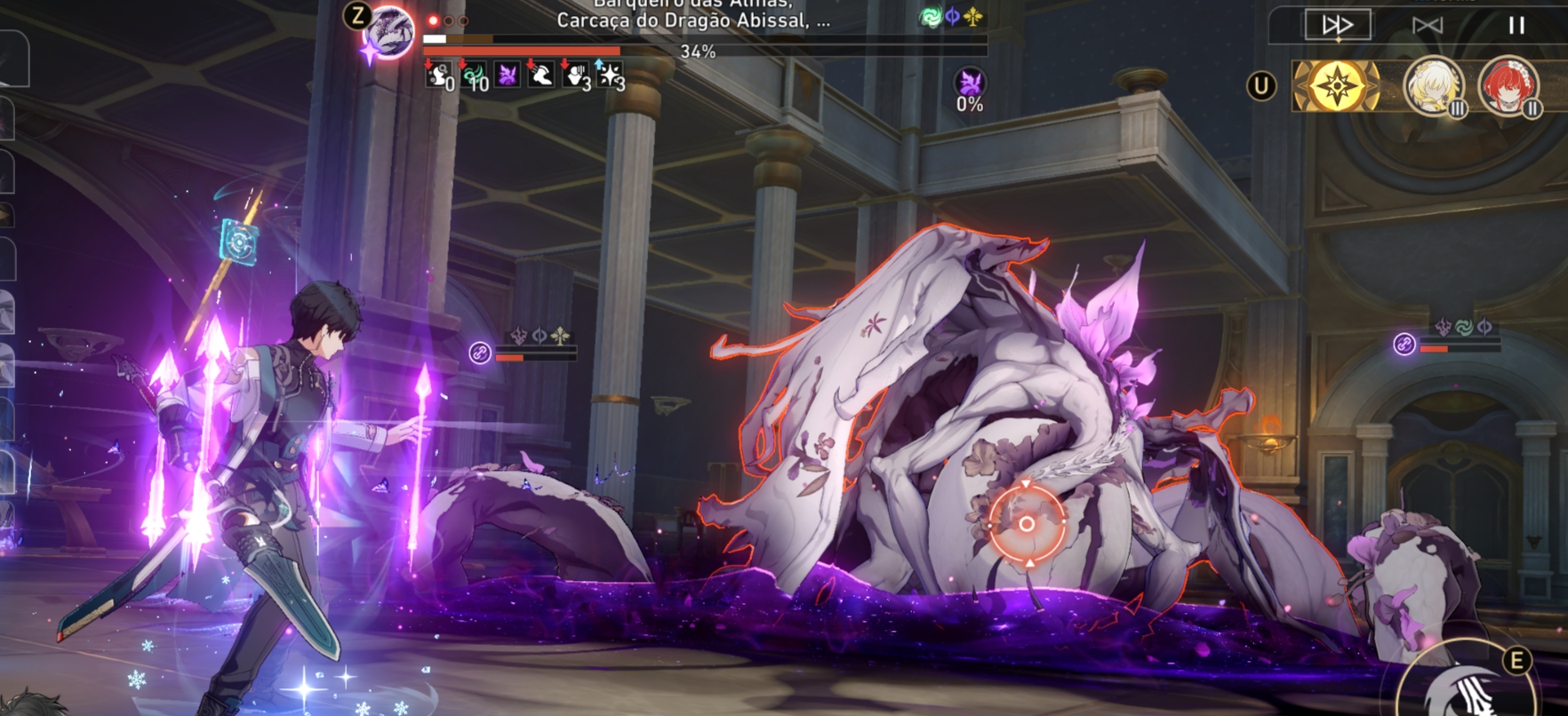Inspect the purple dragon status effect icon
Image resolution: width=1568 pixels, height=716 pixels.
(x=508, y=76)
